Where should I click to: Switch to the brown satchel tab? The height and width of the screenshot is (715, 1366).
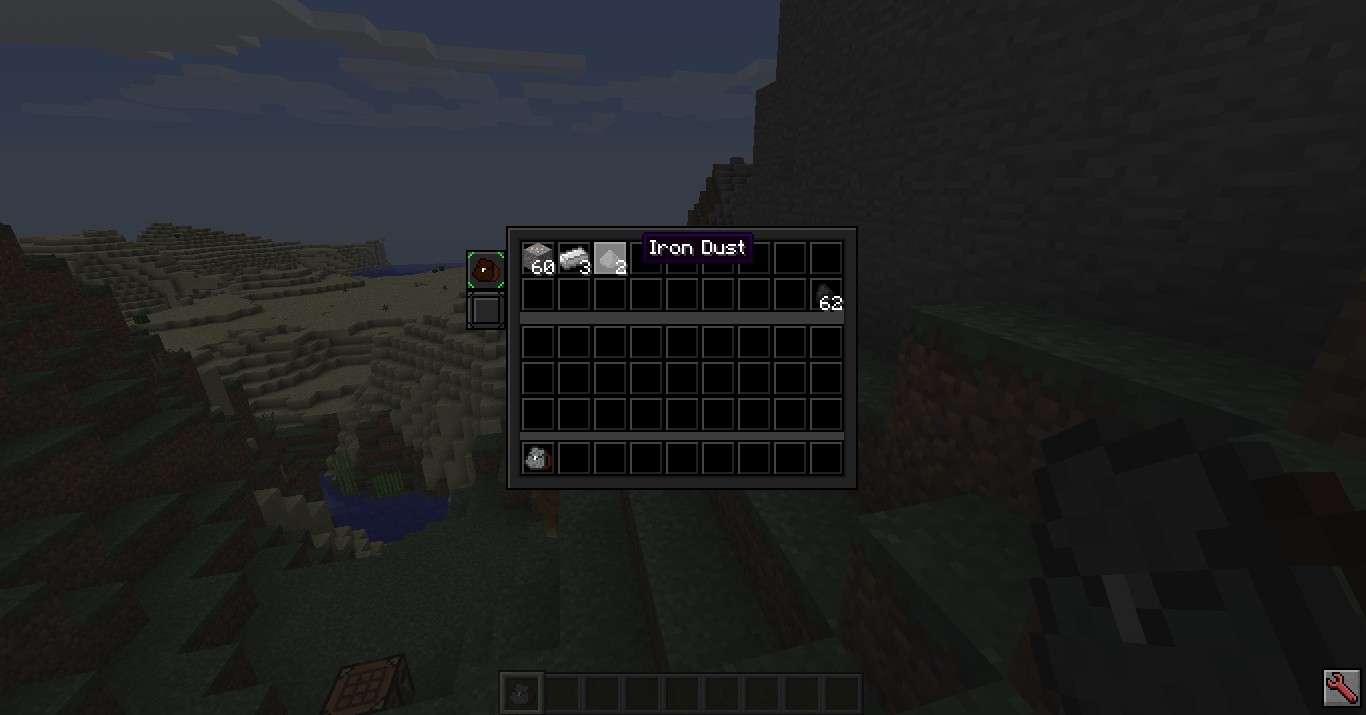(x=485, y=270)
